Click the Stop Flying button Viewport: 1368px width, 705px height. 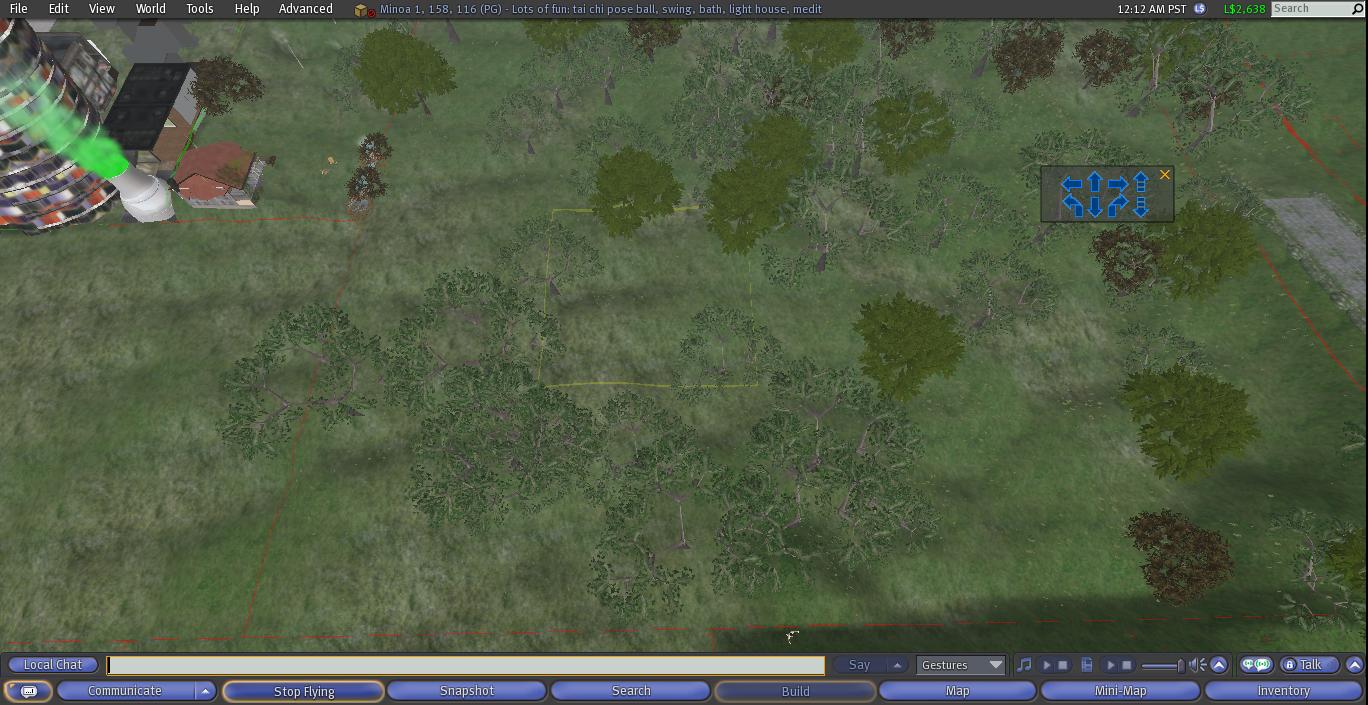pyautogui.click(x=303, y=691)
